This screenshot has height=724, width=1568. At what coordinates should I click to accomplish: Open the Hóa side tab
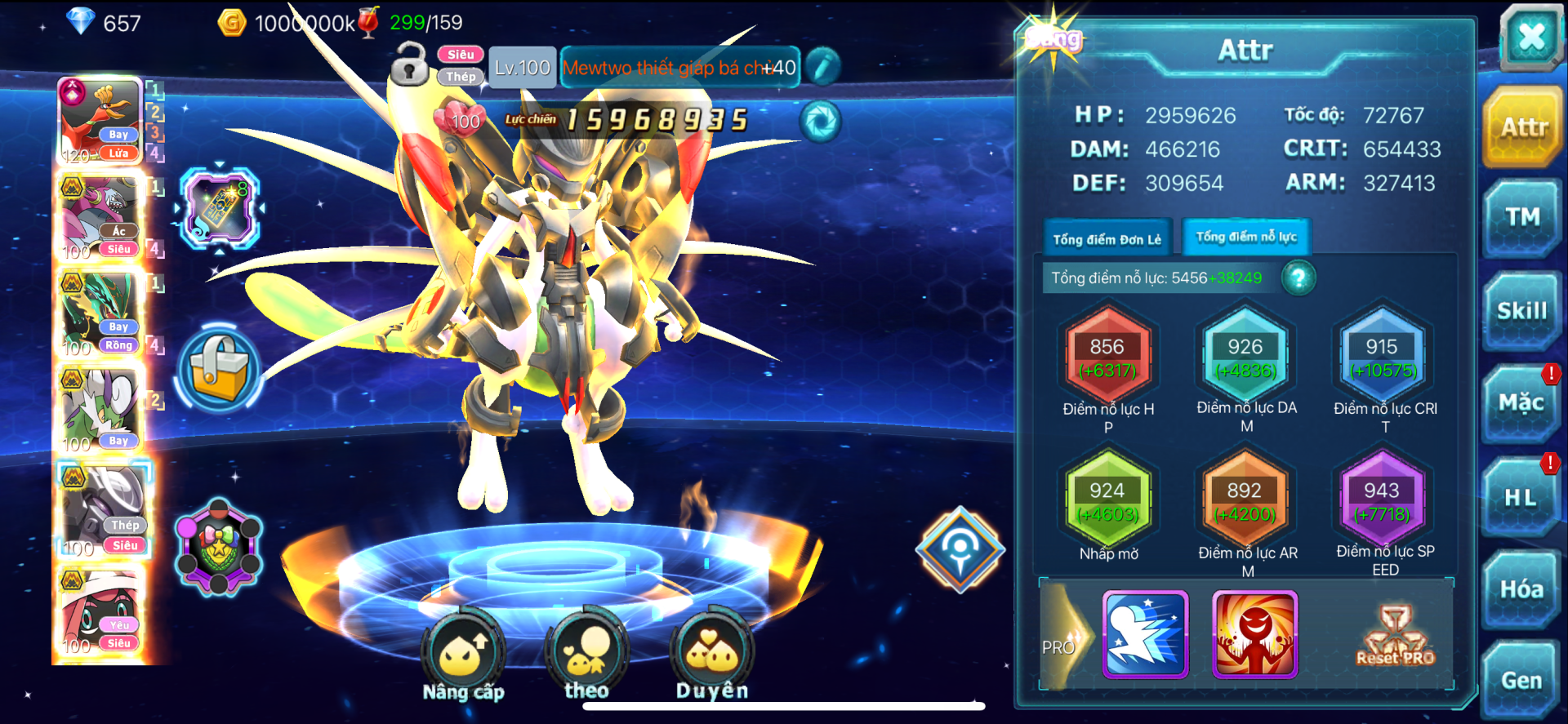tap(1521, 589)
